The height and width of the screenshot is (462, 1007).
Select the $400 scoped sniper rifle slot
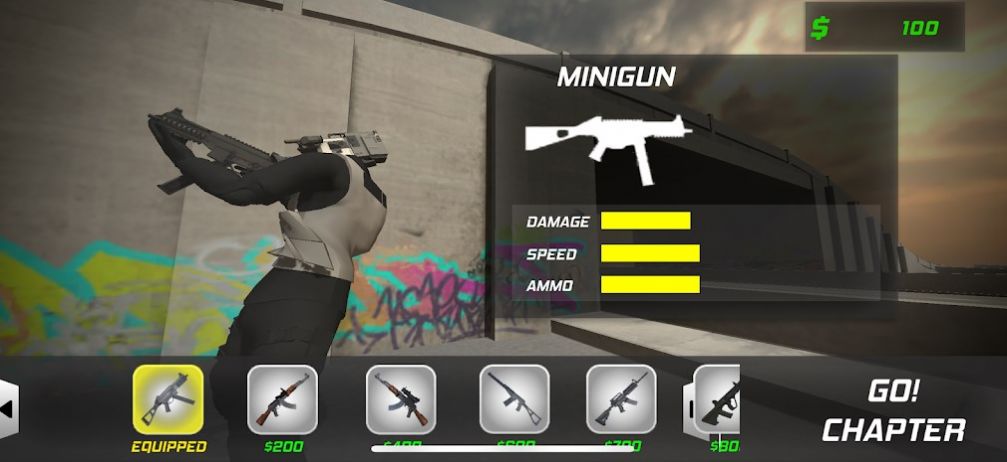point(400,398)
